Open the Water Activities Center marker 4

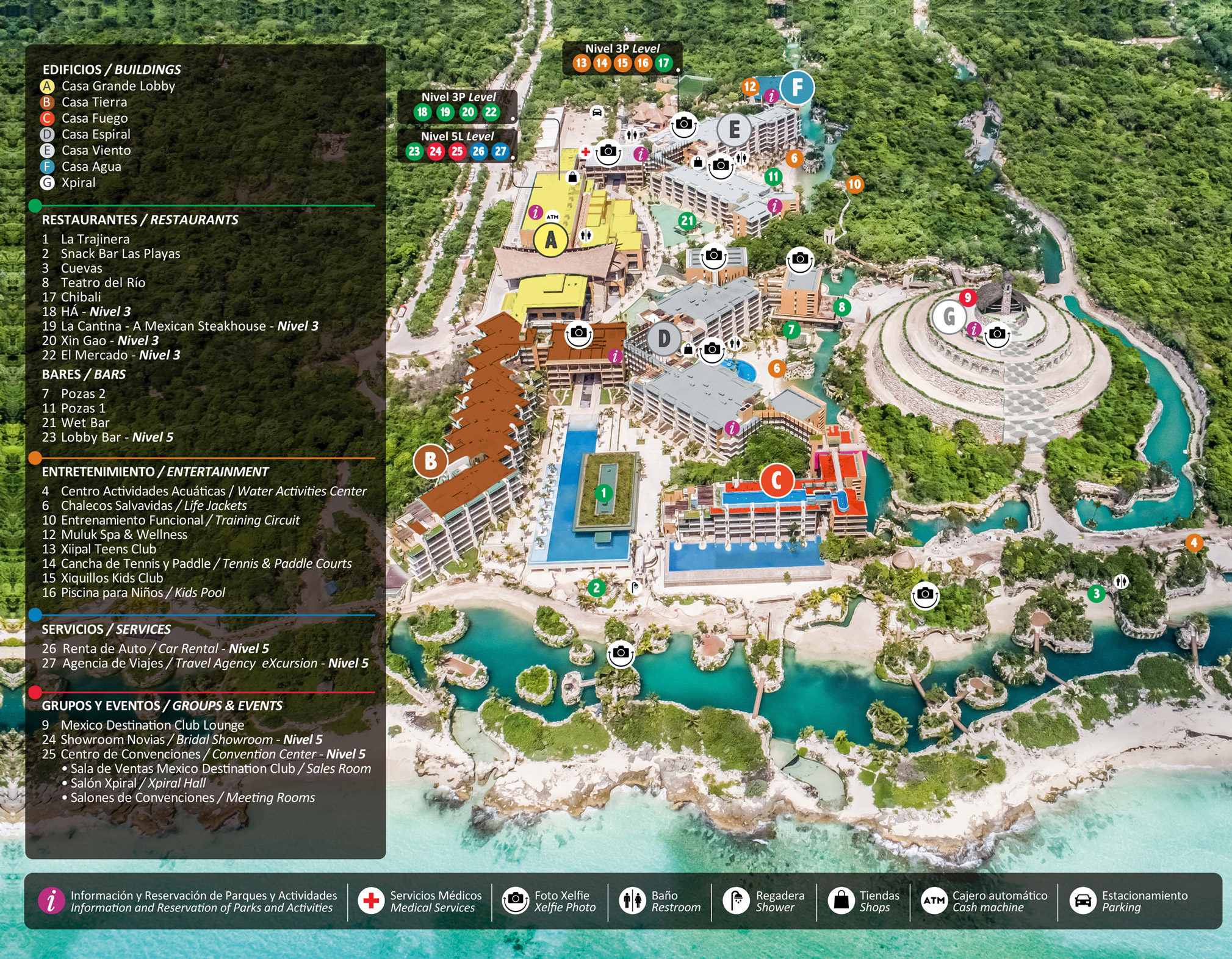(1194, 543)
